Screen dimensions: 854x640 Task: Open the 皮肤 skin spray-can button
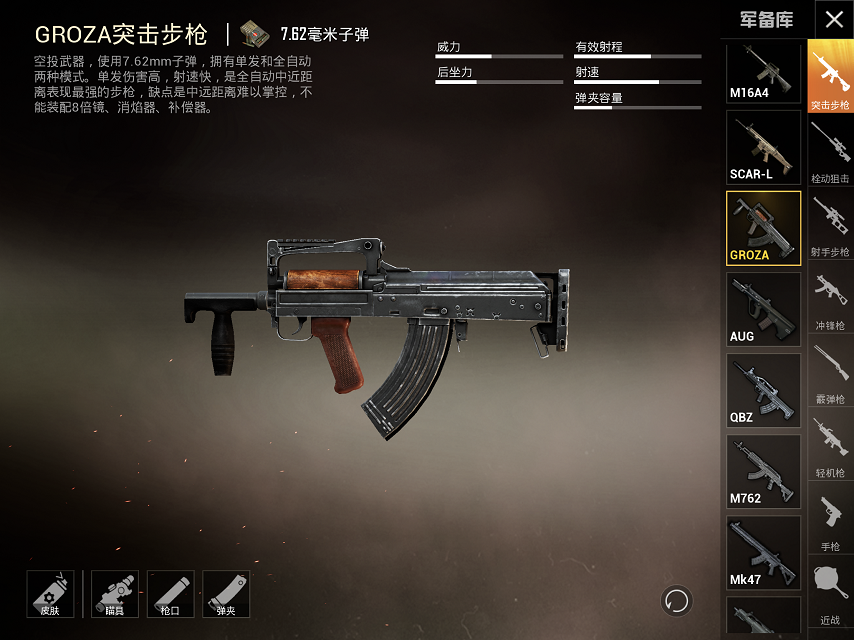50,594
